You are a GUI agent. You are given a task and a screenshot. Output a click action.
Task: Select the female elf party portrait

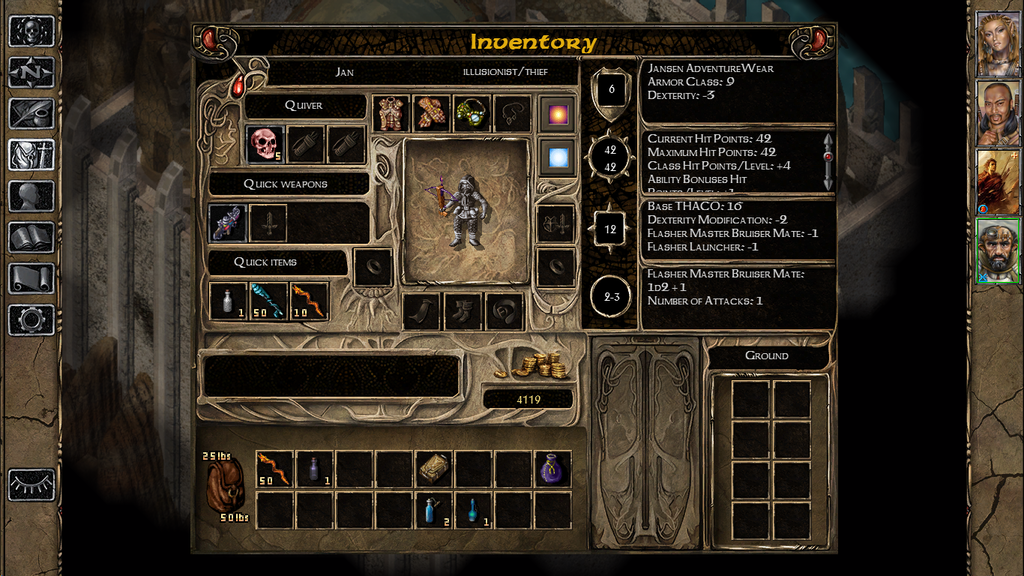point(997,44)
